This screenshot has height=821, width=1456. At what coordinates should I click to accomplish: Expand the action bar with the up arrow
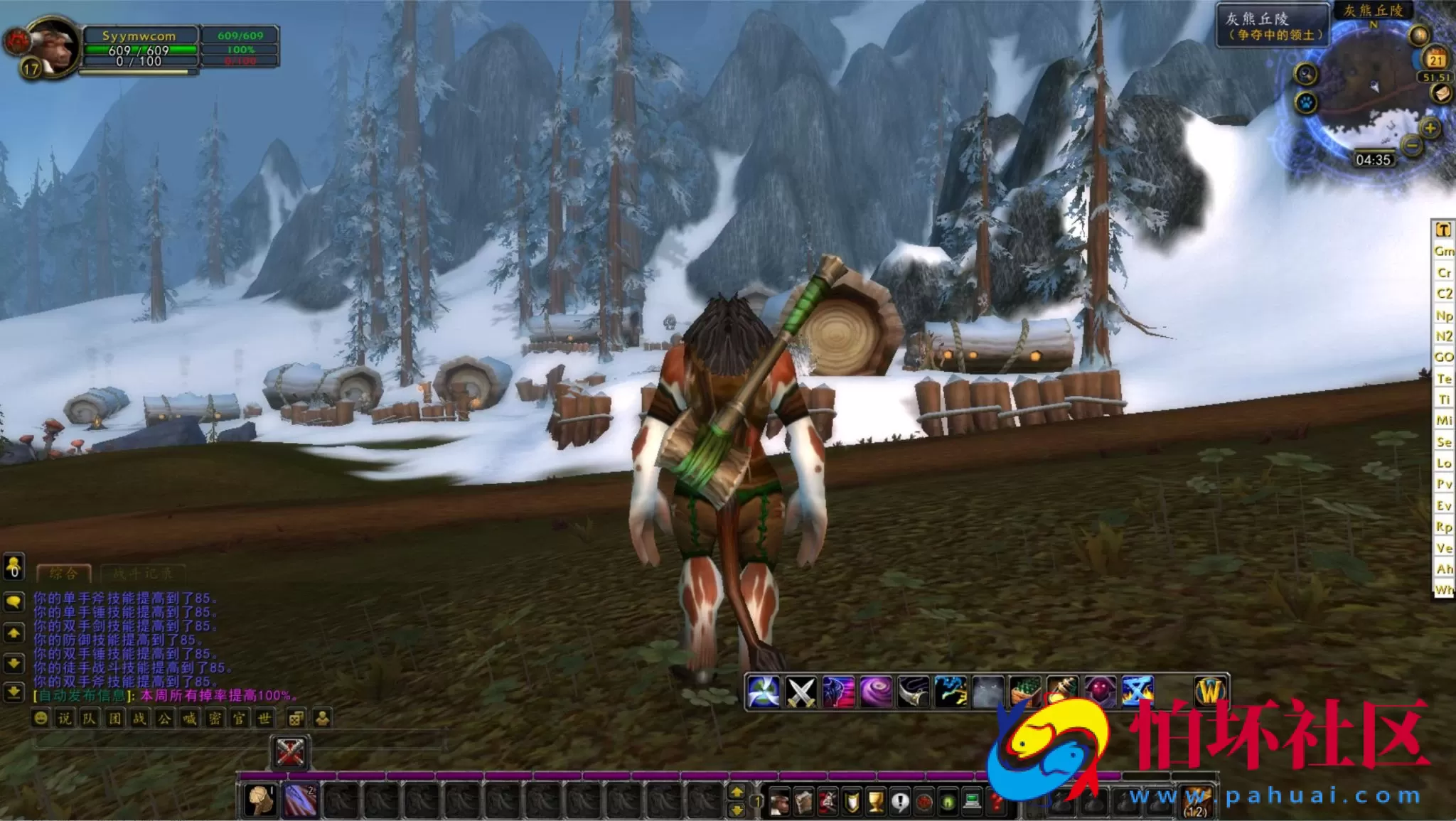pyautogui.click(x=737, y=792)
